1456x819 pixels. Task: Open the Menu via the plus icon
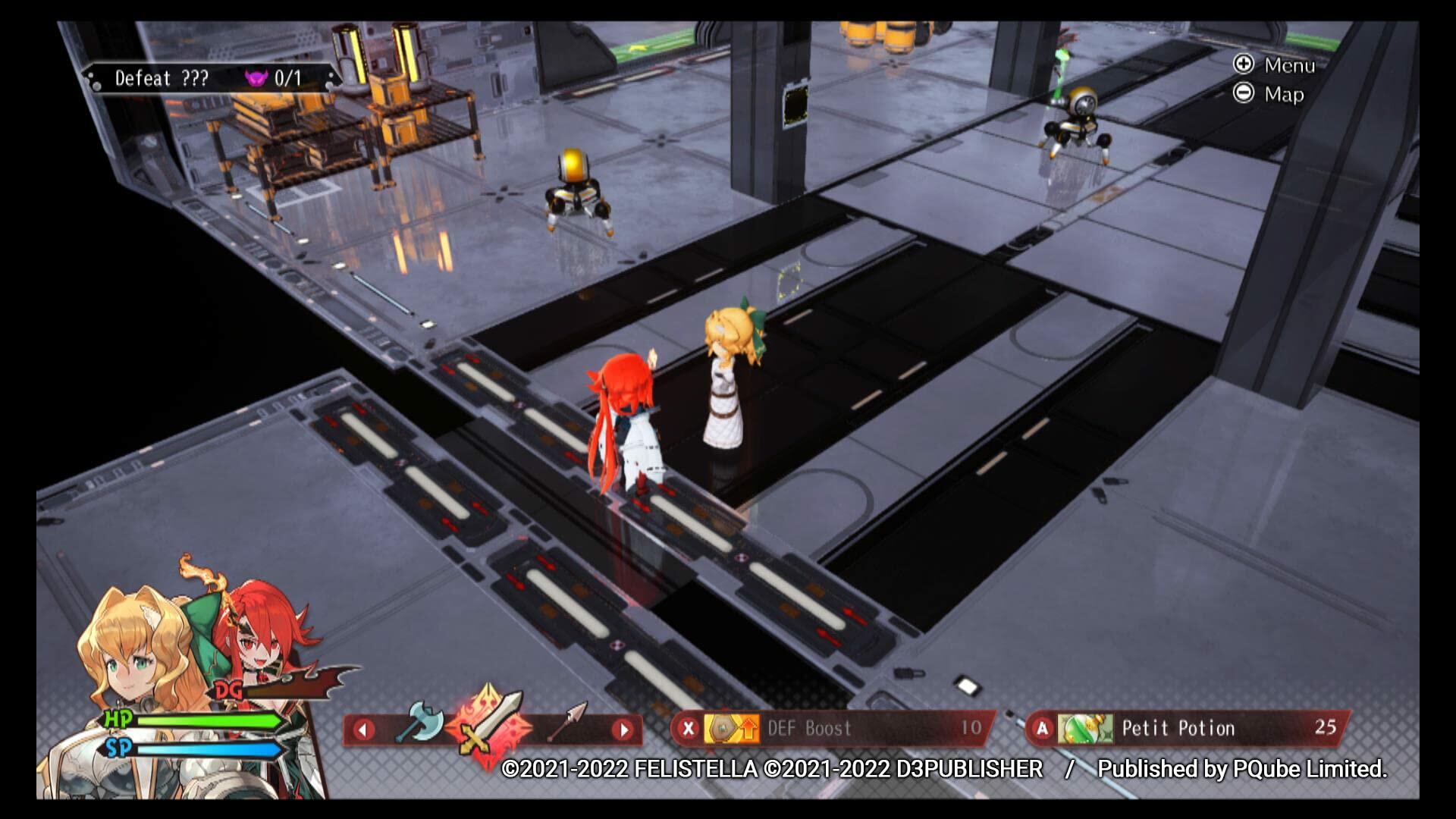pyautogui.click(x=1242, y=66)
